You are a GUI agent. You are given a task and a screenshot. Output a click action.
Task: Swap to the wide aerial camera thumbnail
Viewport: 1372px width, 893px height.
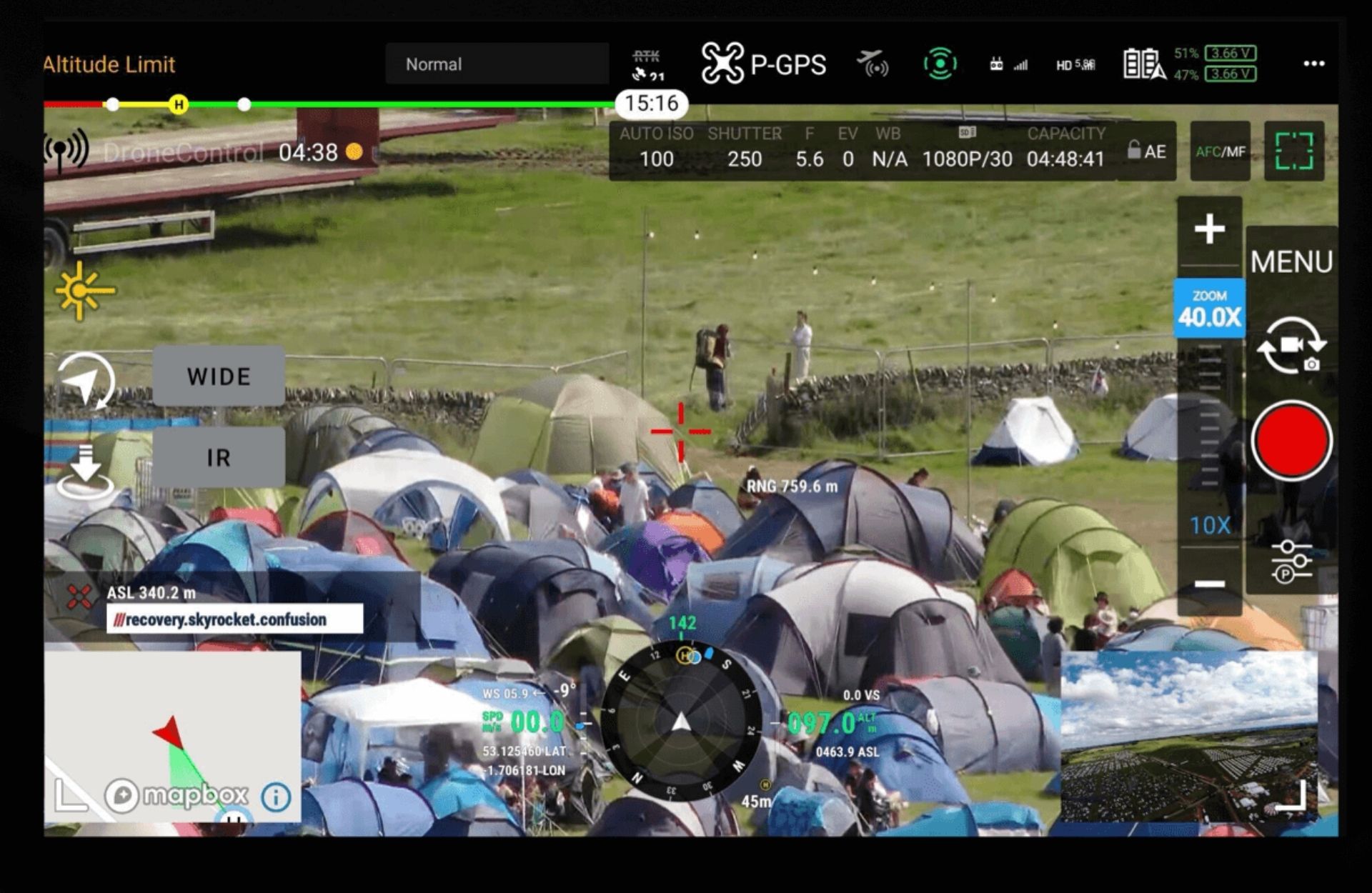(x=1188, y=736)
